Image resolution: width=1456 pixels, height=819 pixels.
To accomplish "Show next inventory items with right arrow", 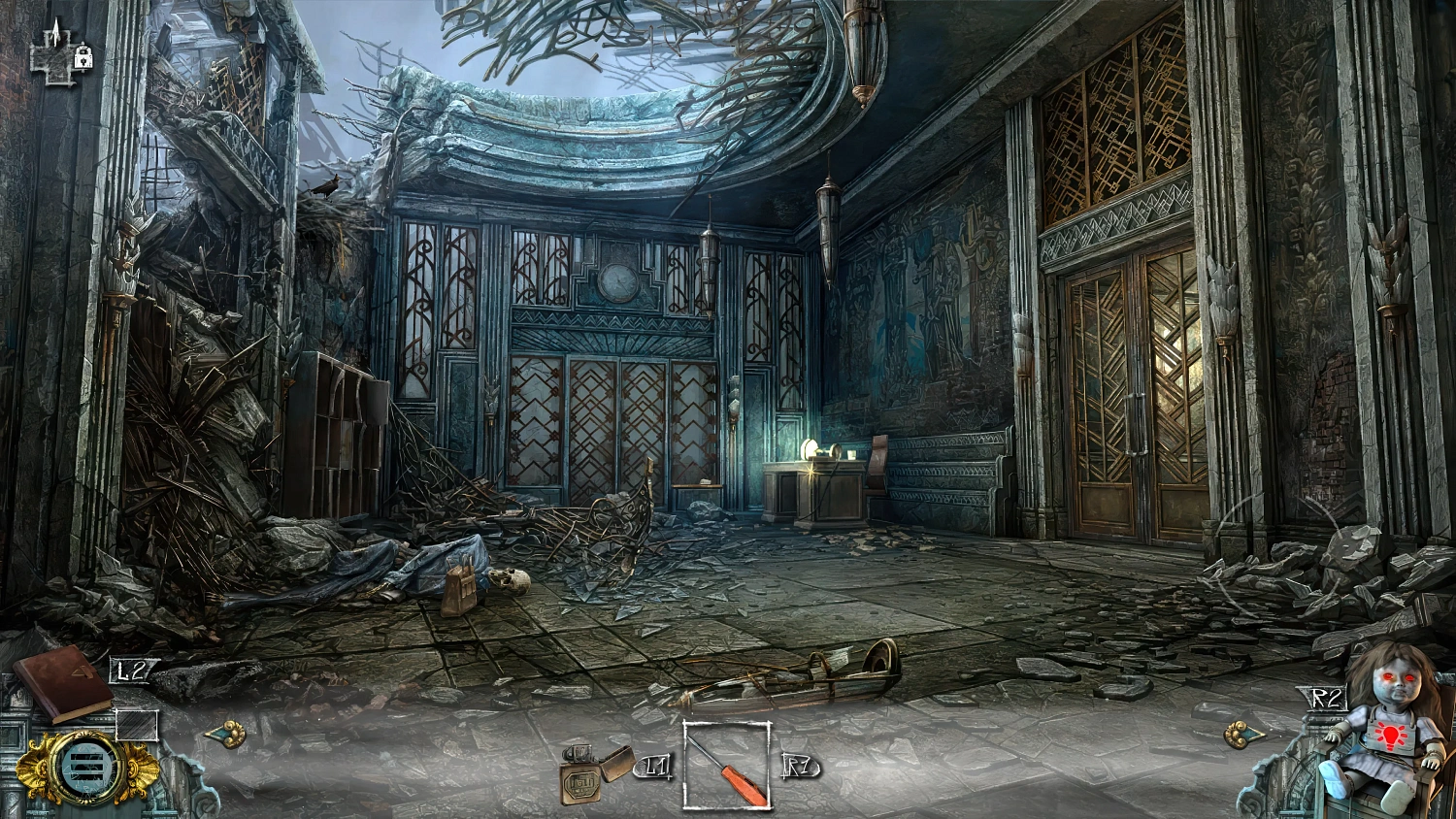I will (x=1242, y=734).
